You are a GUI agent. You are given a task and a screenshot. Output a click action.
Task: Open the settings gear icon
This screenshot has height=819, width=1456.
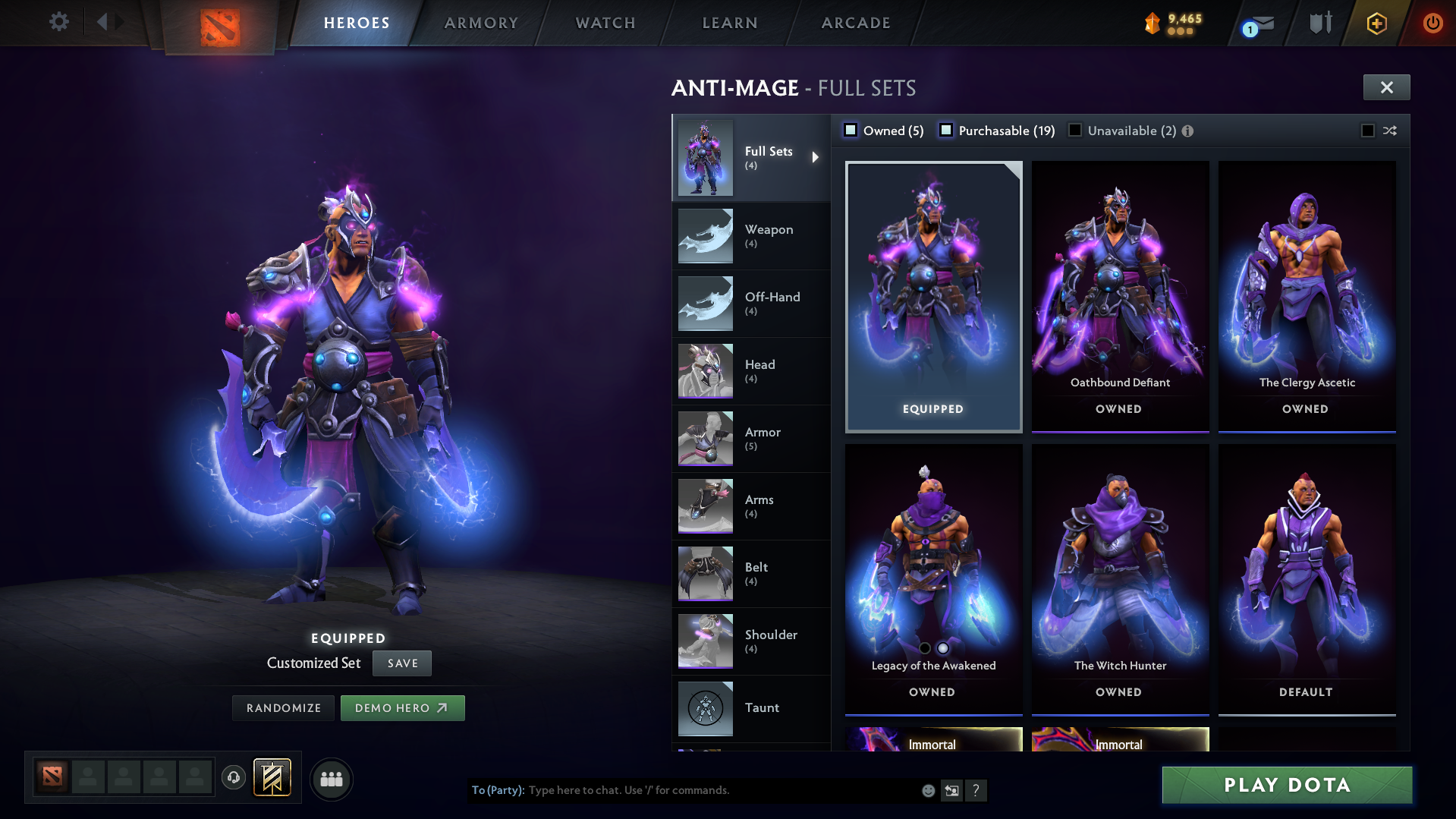58,21
